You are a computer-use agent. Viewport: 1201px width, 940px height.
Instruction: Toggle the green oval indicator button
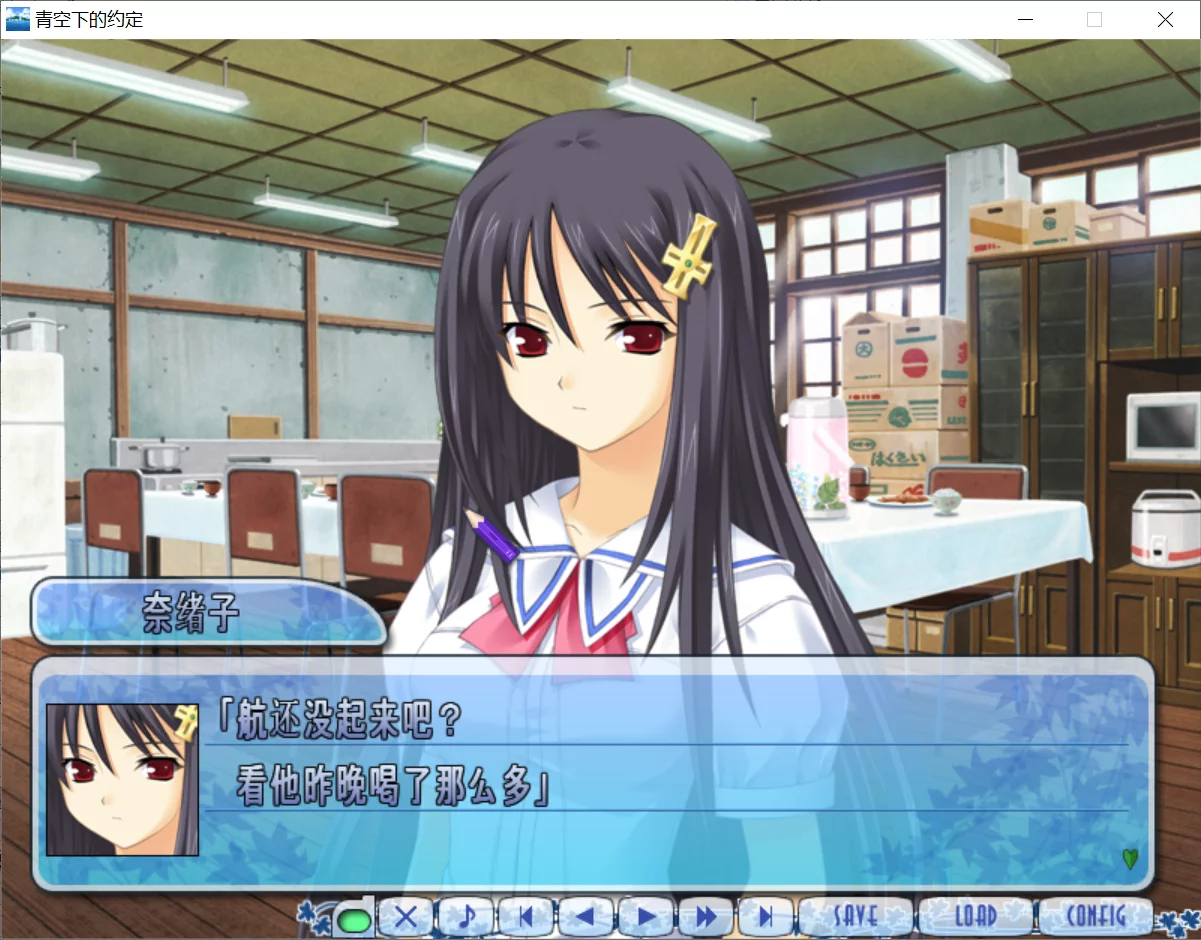point(351,917)
